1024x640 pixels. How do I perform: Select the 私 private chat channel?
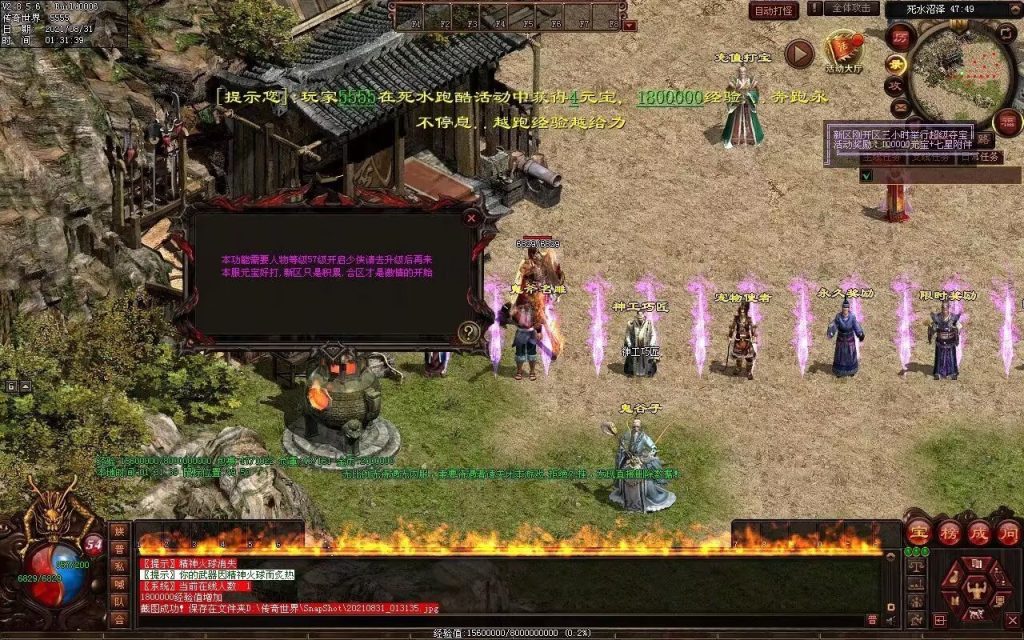[x=119, y=566]
